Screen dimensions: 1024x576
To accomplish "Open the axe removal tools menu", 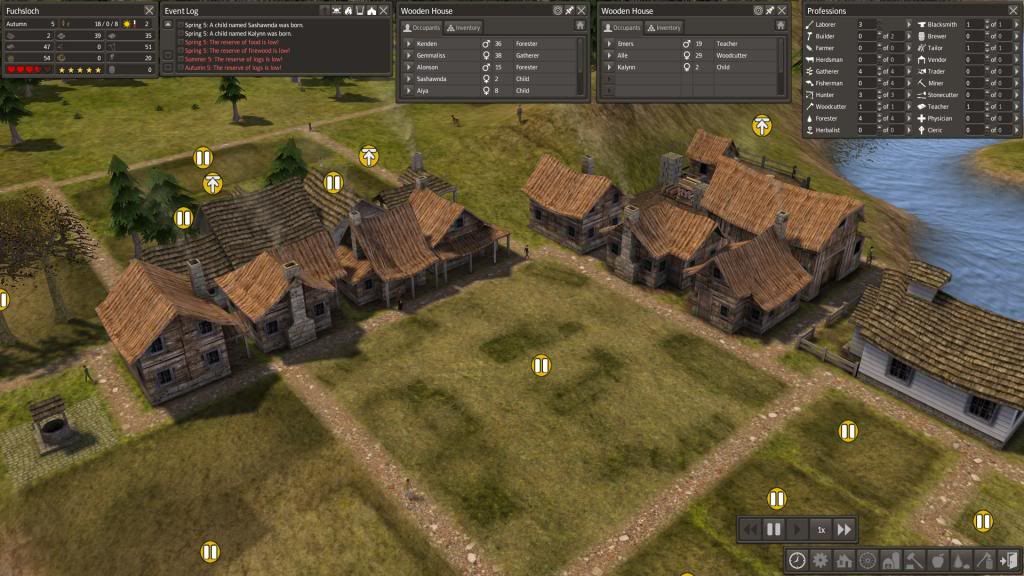I will (985, 560).
